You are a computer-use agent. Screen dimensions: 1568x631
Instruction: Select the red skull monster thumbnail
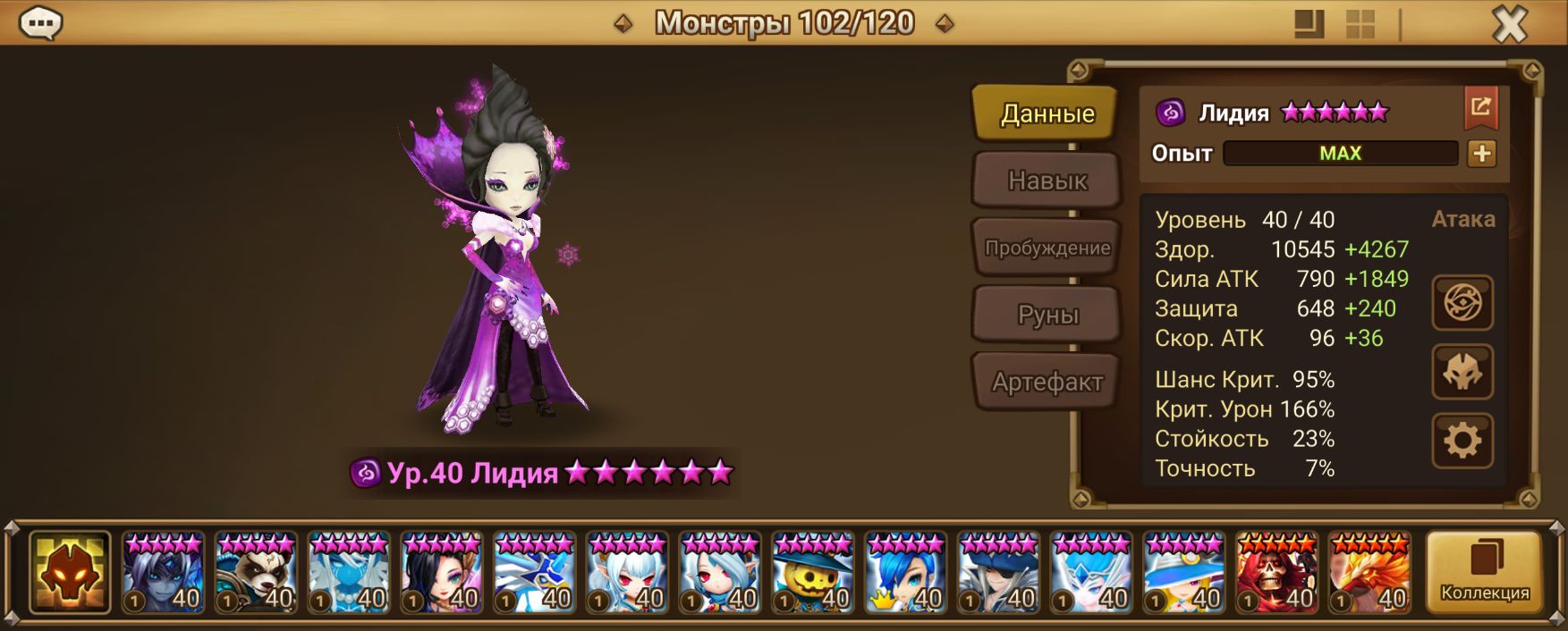(x=1276, y=572)
